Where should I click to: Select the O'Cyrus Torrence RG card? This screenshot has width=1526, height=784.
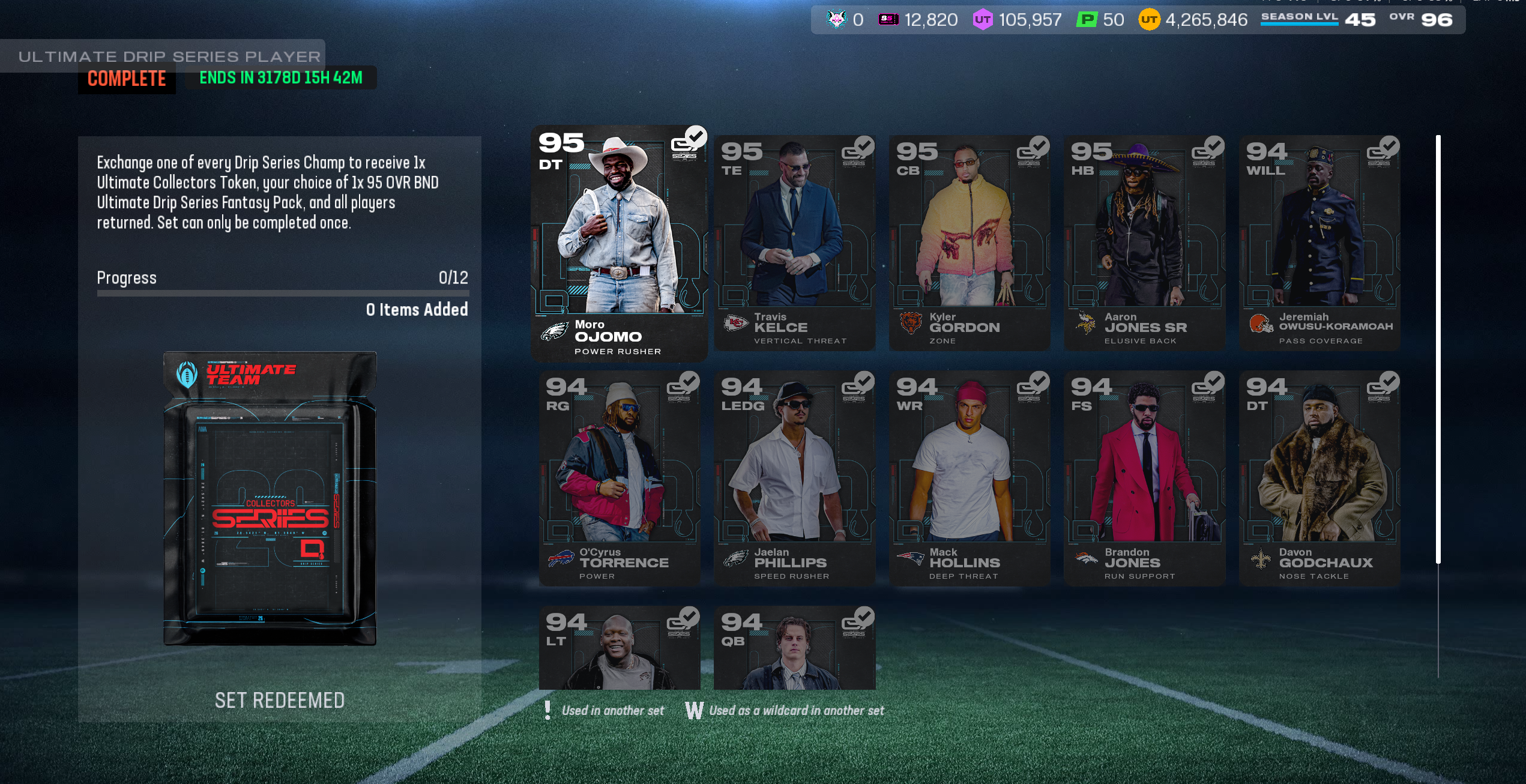coord(619,478)
